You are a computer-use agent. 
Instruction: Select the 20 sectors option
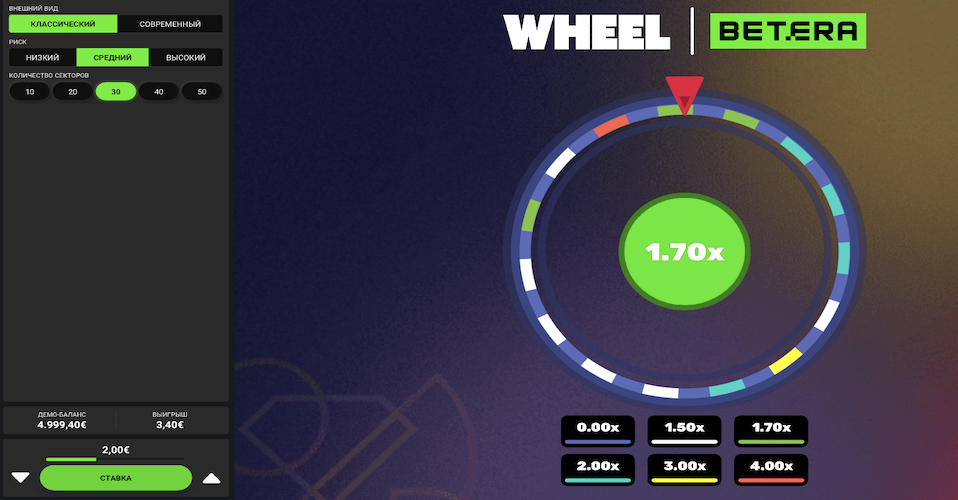73,91
